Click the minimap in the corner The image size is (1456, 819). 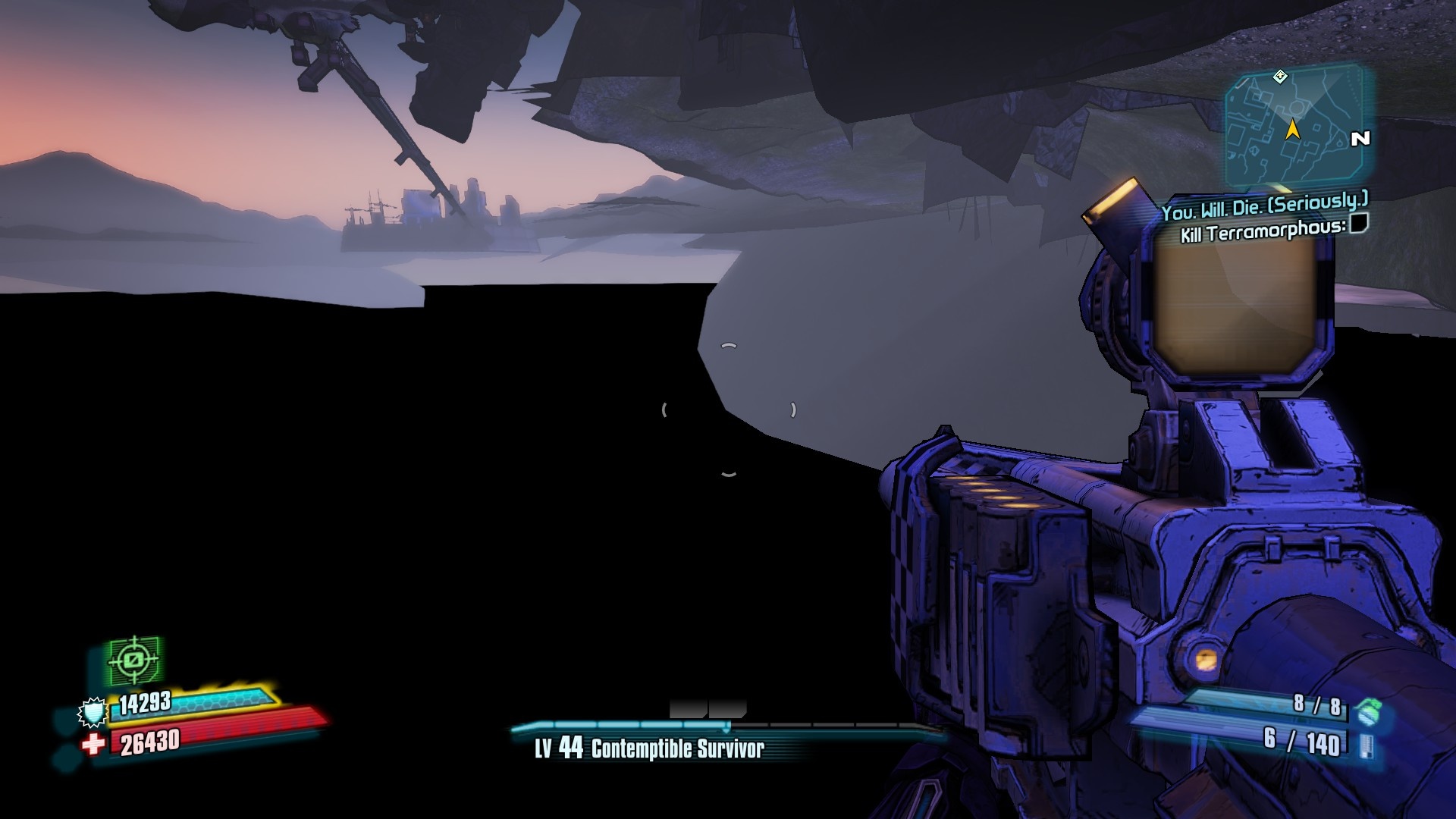coord(1294,126)
